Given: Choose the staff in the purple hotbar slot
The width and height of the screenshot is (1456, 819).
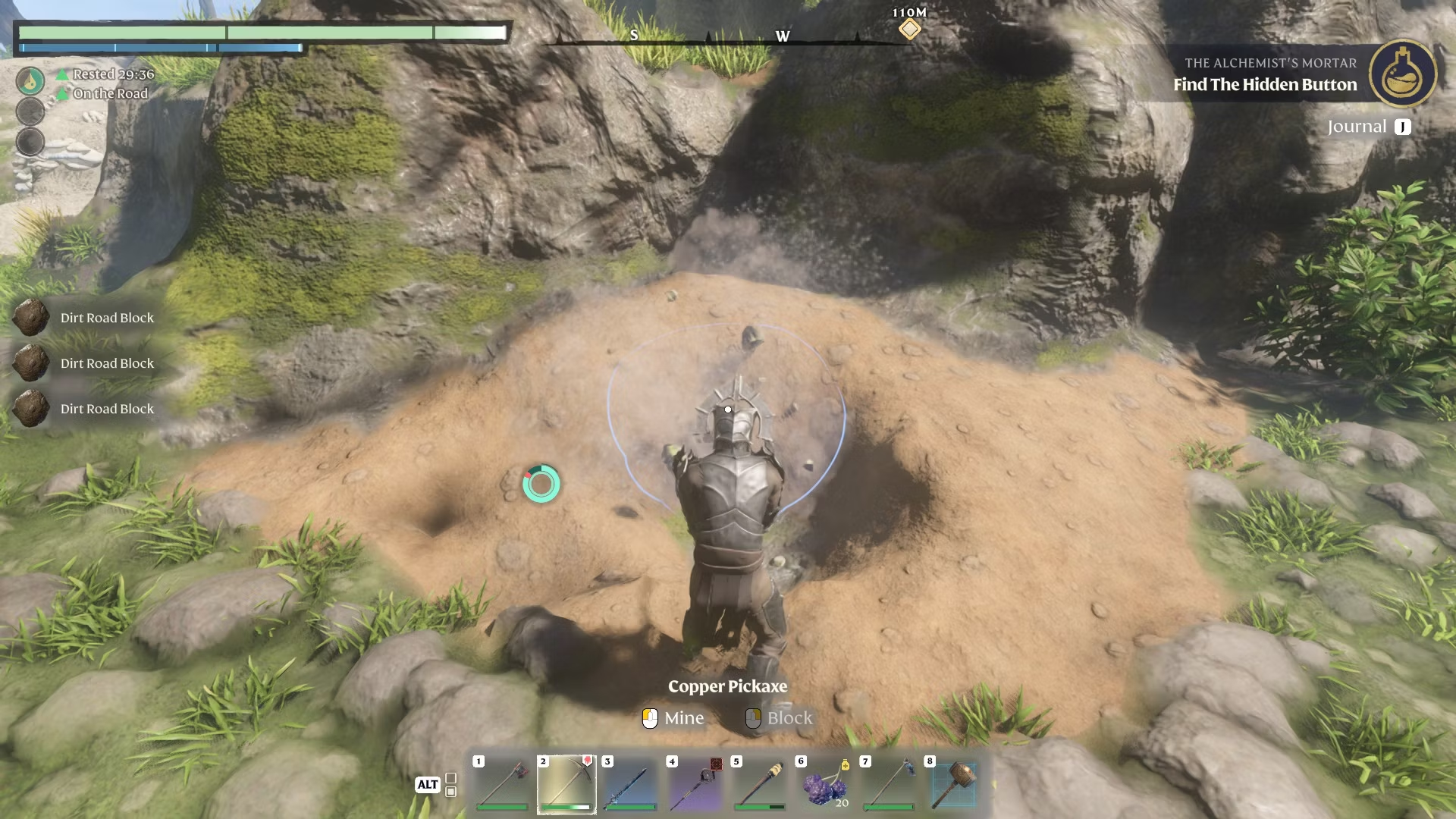Looking at the screenshot, I should point(695,783).
